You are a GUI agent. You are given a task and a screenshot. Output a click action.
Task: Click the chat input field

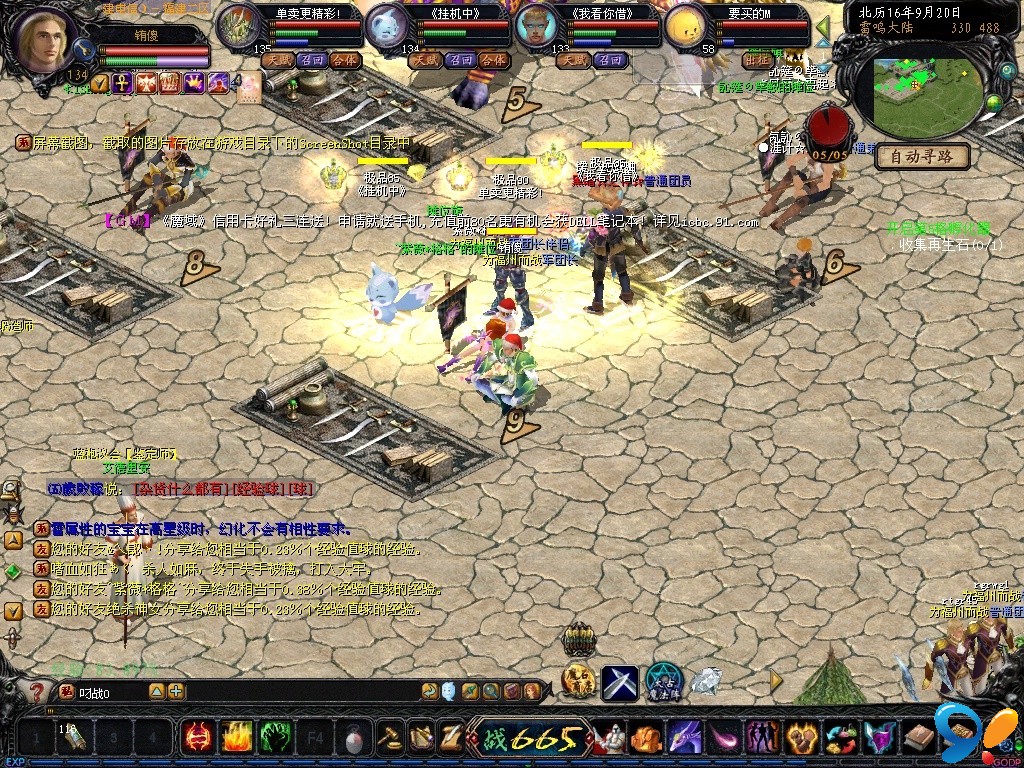tap(110, 692)
